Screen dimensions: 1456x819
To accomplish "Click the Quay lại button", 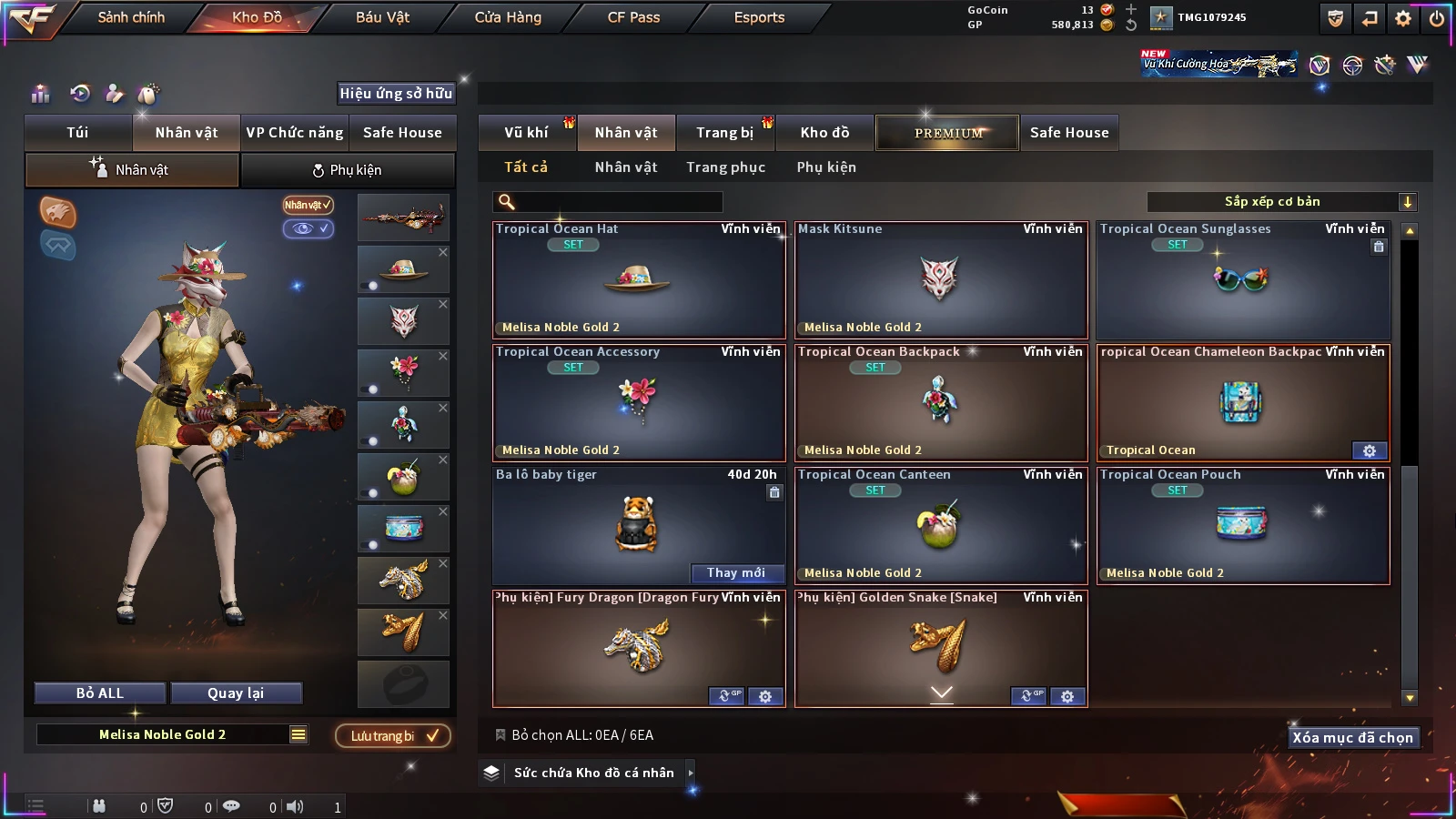I will (236, 693).
